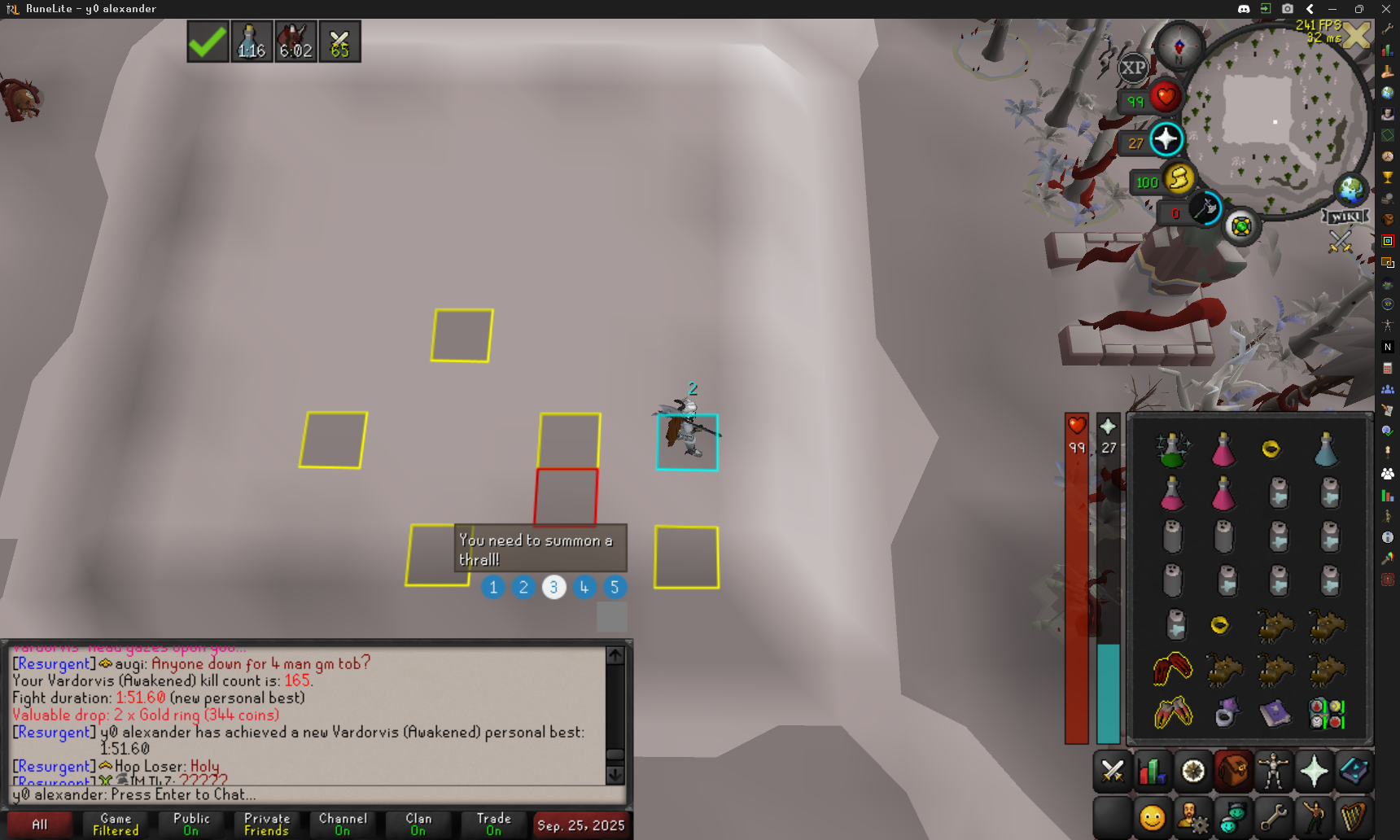Viewport: 1400px width, 840px height.
Task: Toggle run using the boot energy orb
Action: pyautogui.click(x=1179, y=178)
